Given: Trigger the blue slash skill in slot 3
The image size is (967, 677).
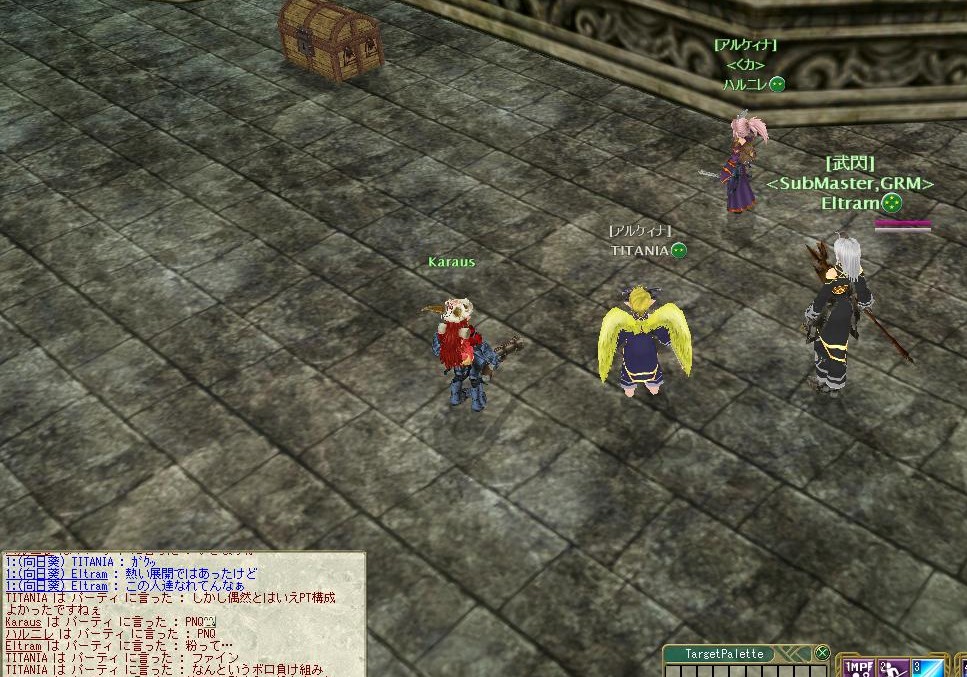Looking at the screenshot, I should (x=927, y=668).
